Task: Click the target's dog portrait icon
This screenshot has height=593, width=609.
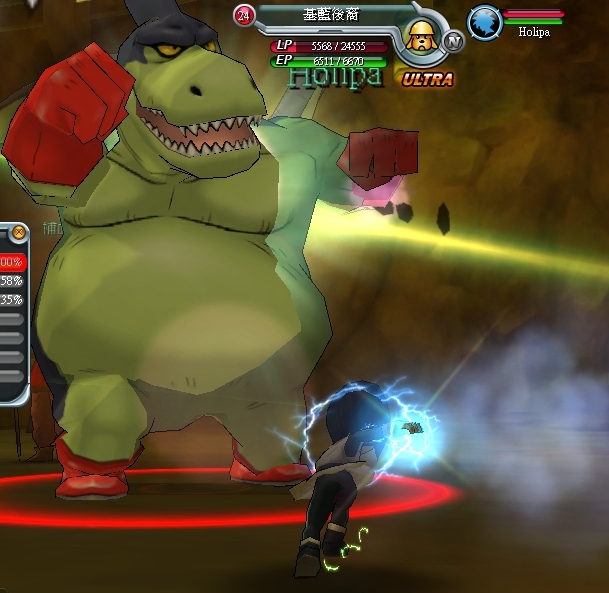Action: (x=424, y=40)
